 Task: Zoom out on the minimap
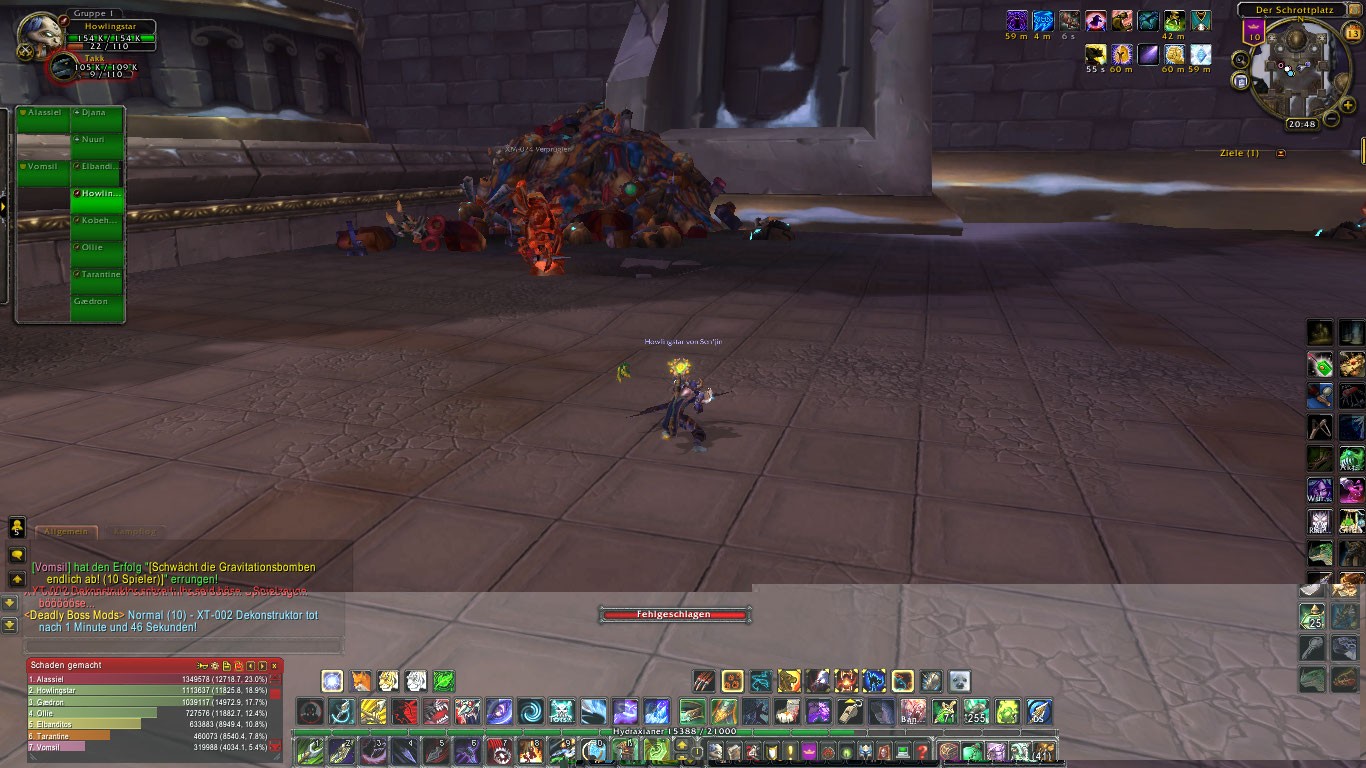coord(1331,119)
